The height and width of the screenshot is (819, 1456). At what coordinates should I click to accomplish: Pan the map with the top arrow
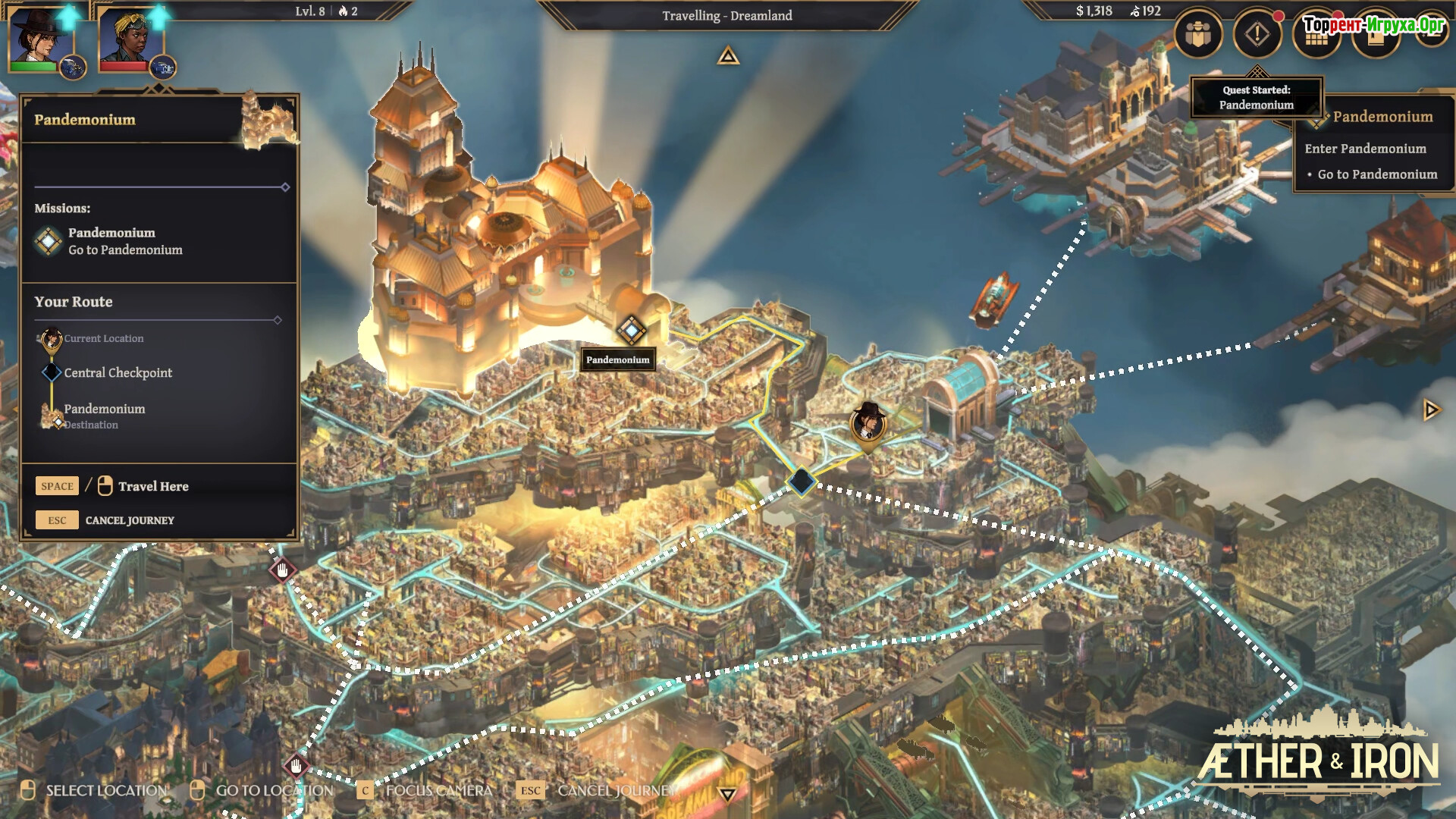(x=728, y=56)
